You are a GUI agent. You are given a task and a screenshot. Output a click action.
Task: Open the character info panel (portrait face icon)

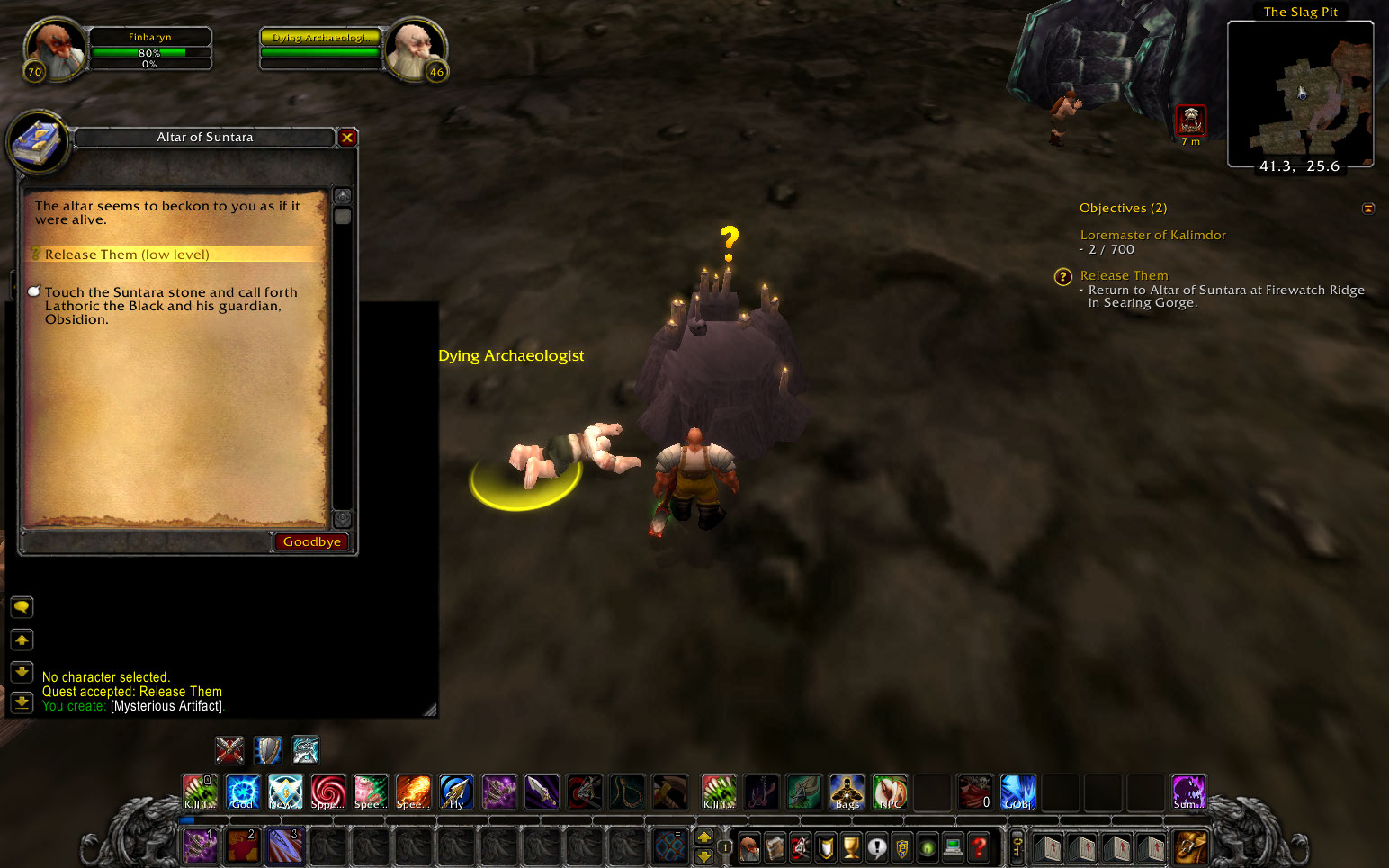click(748, 847)
